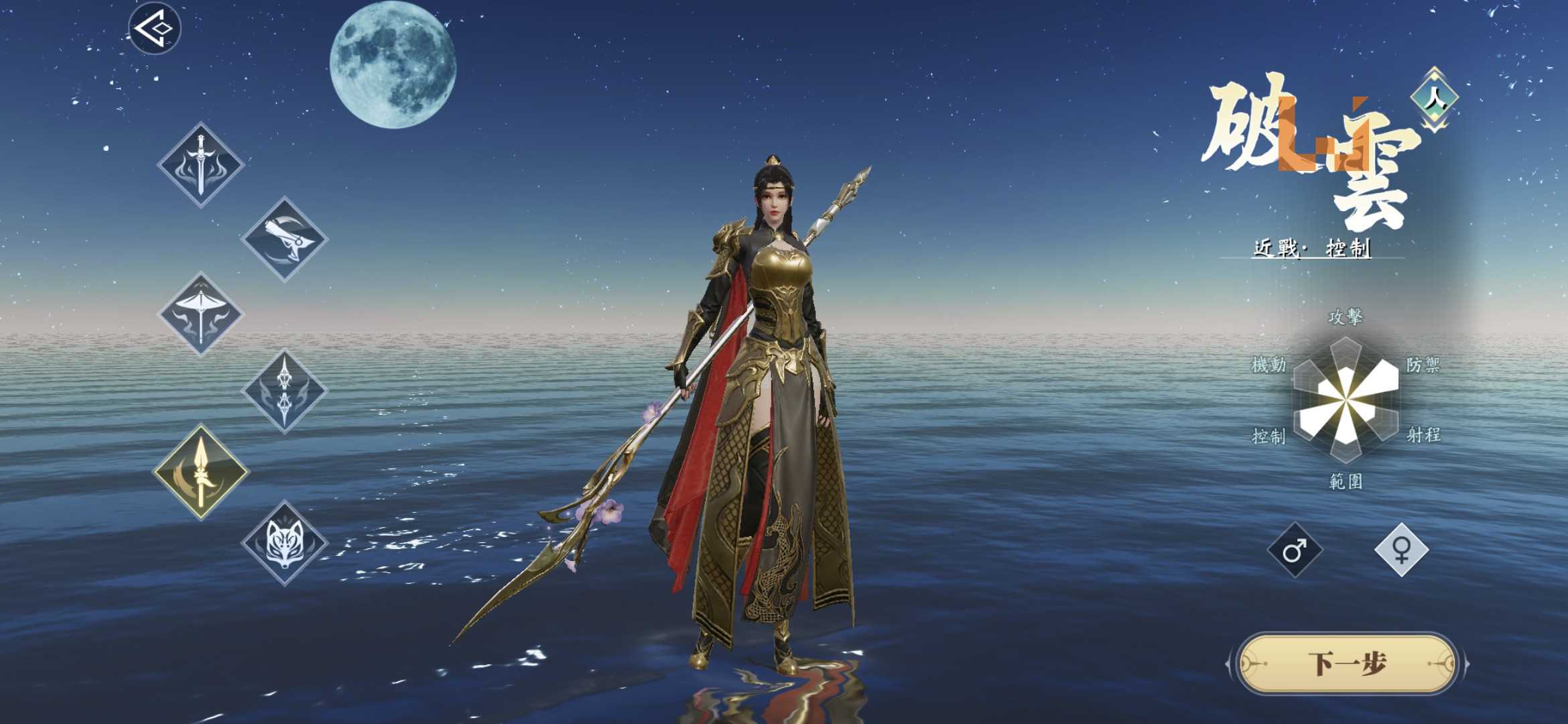Image resolution: width=1568 pixels, height=724 pixels.
Task: Click the 人 race diamond badge
Action: point(1435,99)
